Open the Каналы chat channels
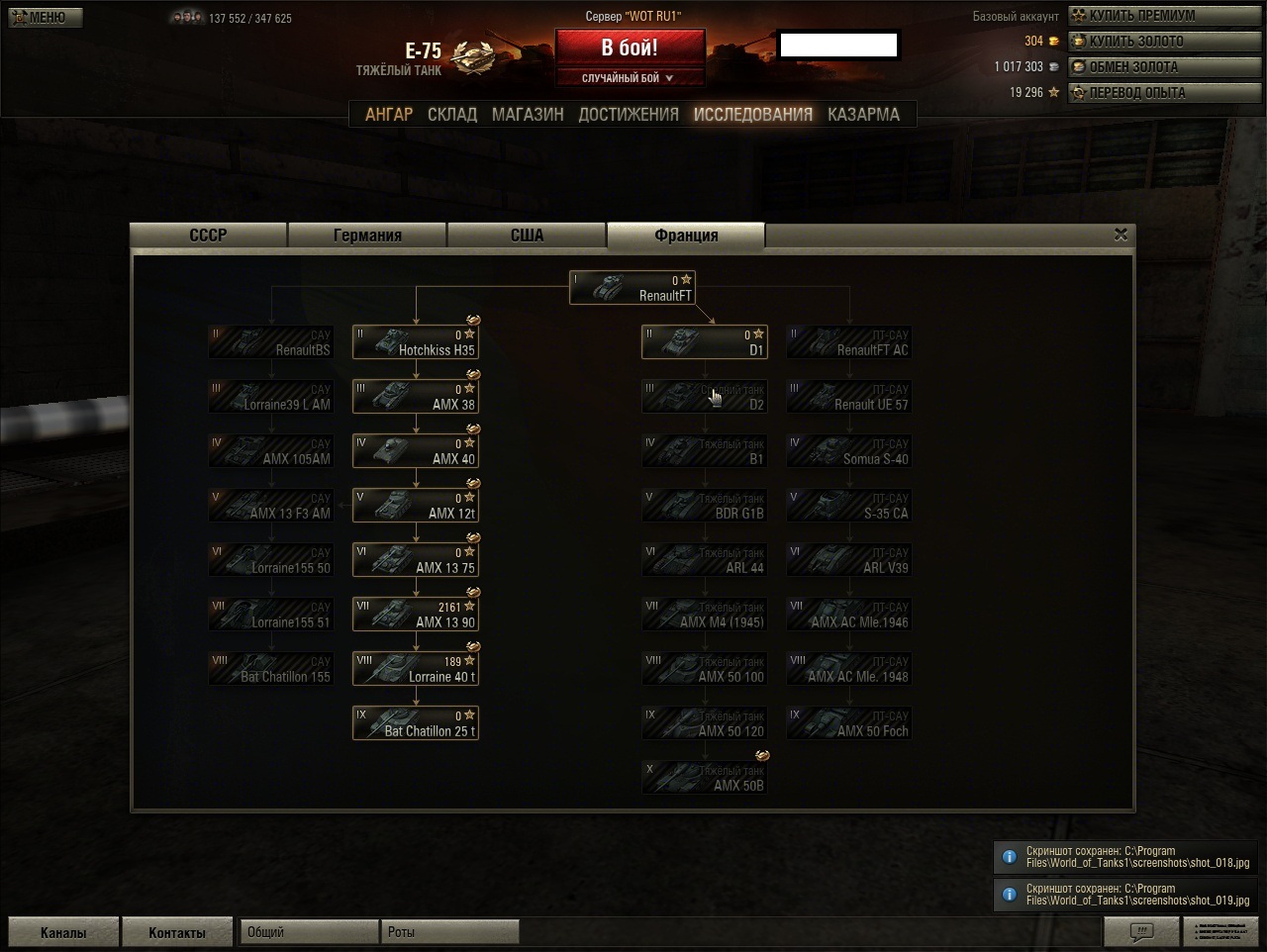The image size is (1267, 952). click(x=63, y=932)
